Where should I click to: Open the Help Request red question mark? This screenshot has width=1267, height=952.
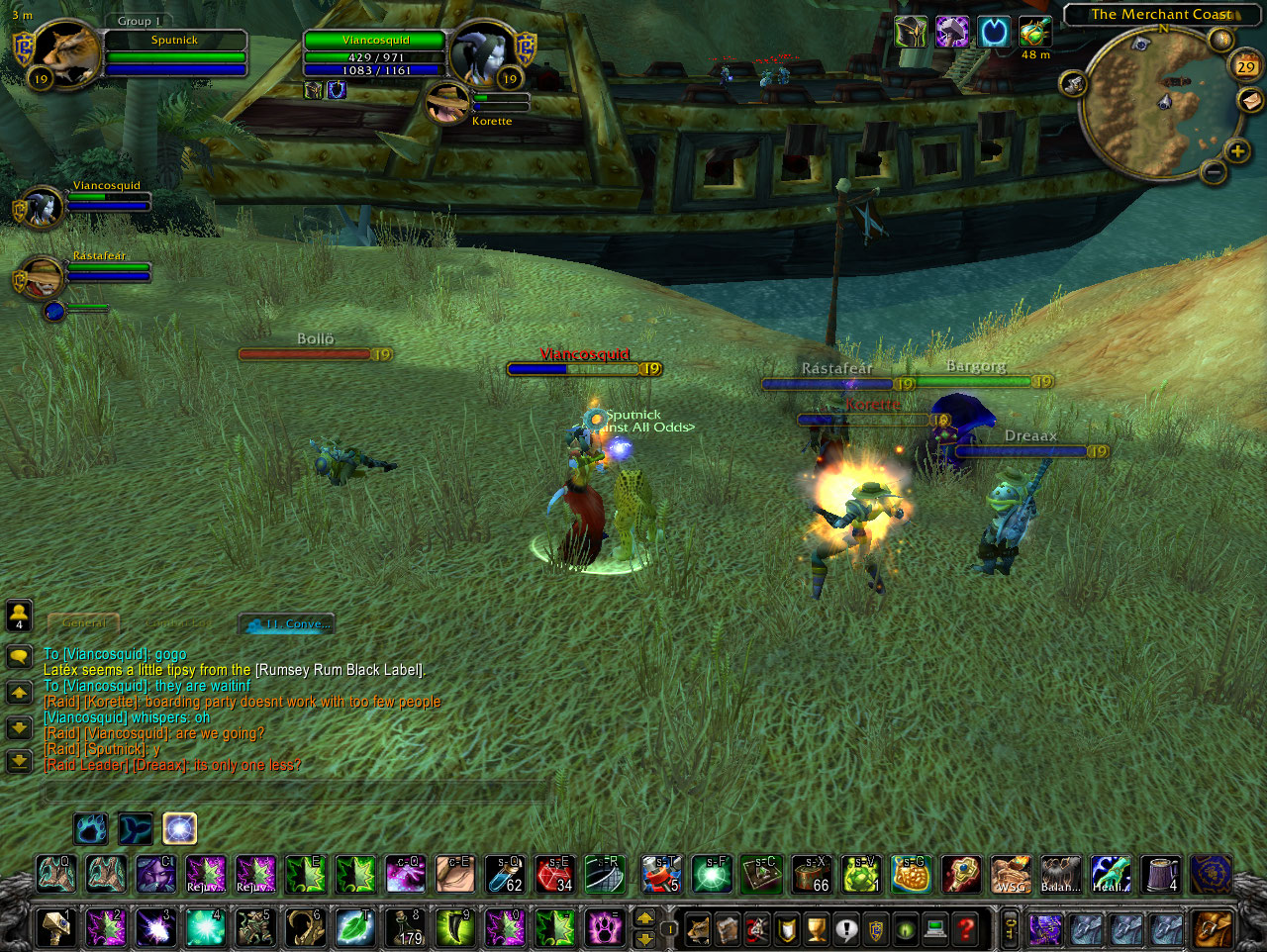[965, 929]
